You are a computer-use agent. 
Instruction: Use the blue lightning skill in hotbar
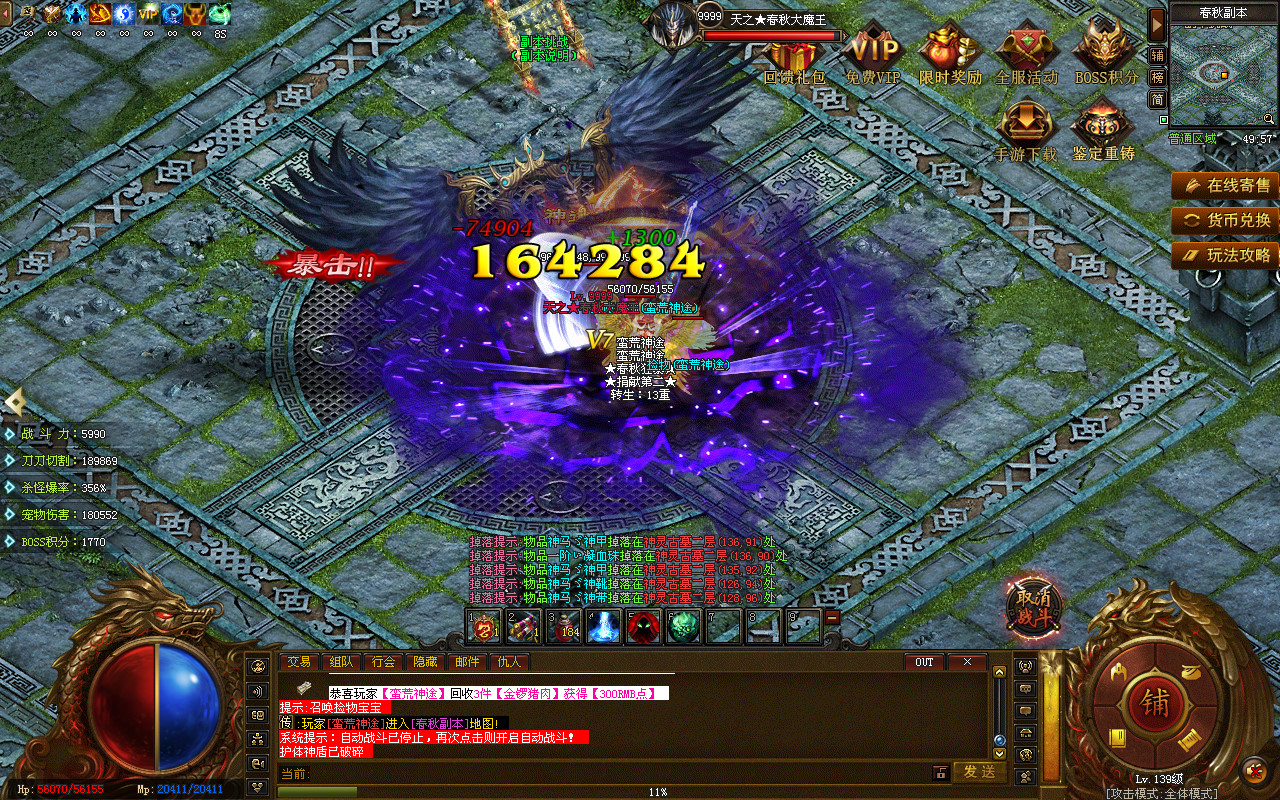point(603,627)
